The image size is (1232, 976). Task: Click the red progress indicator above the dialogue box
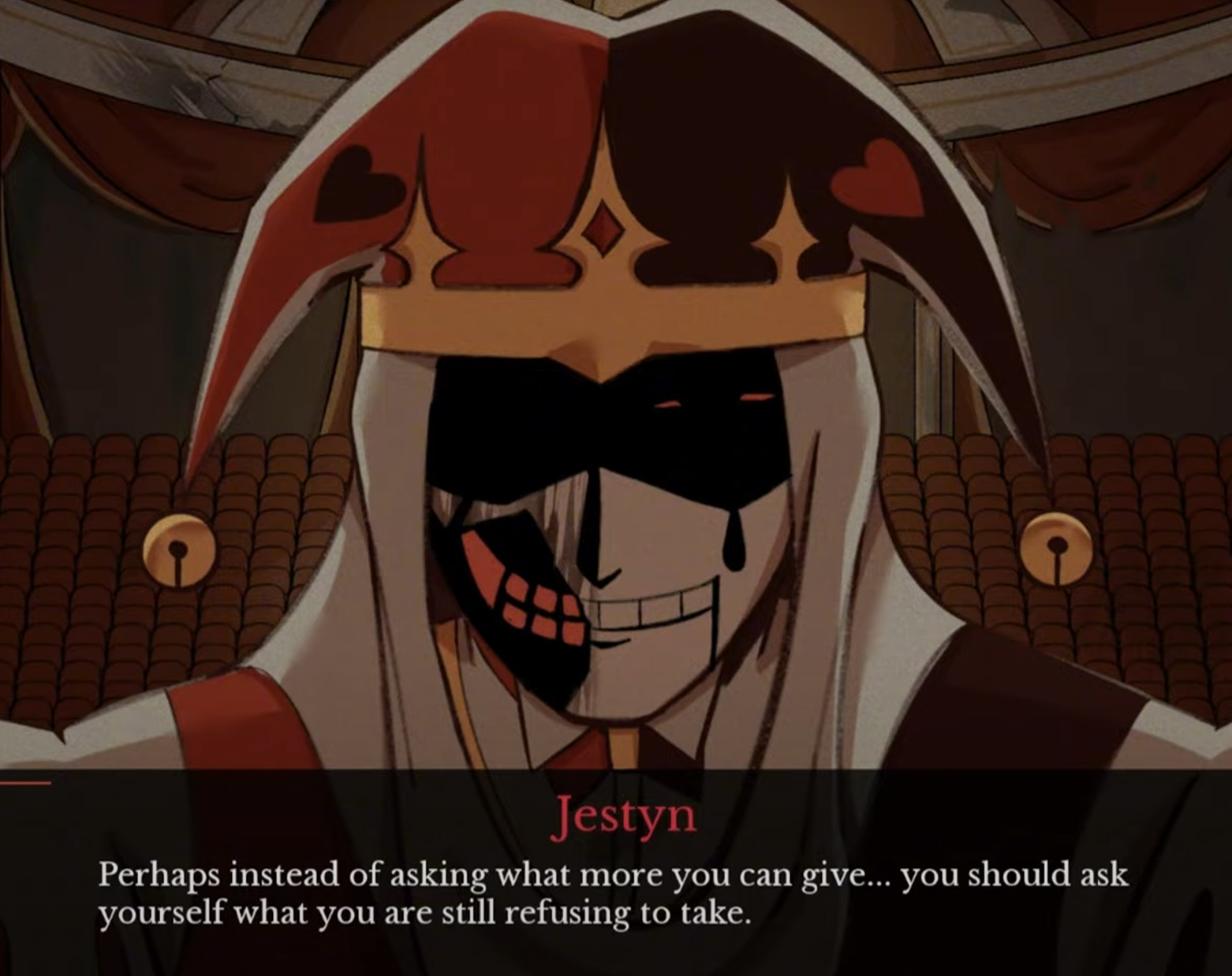click(x=28, y=782)
